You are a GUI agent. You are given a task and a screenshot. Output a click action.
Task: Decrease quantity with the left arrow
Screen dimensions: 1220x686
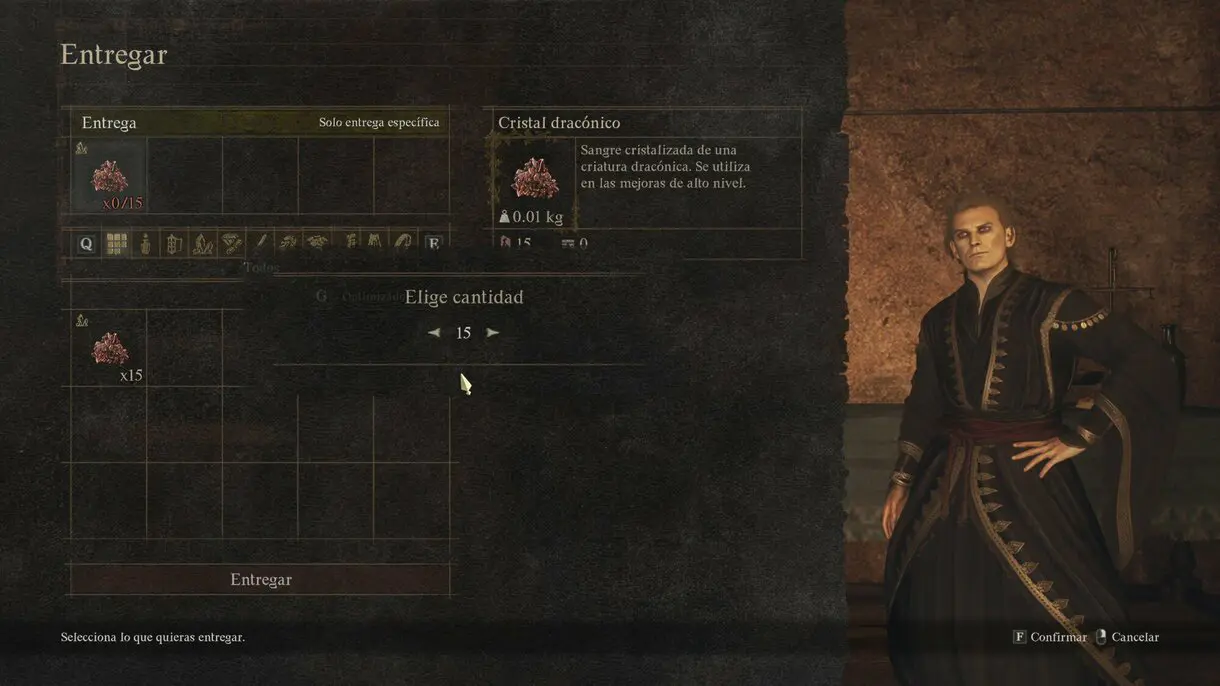pyautogui.click(x=434, y=333)
